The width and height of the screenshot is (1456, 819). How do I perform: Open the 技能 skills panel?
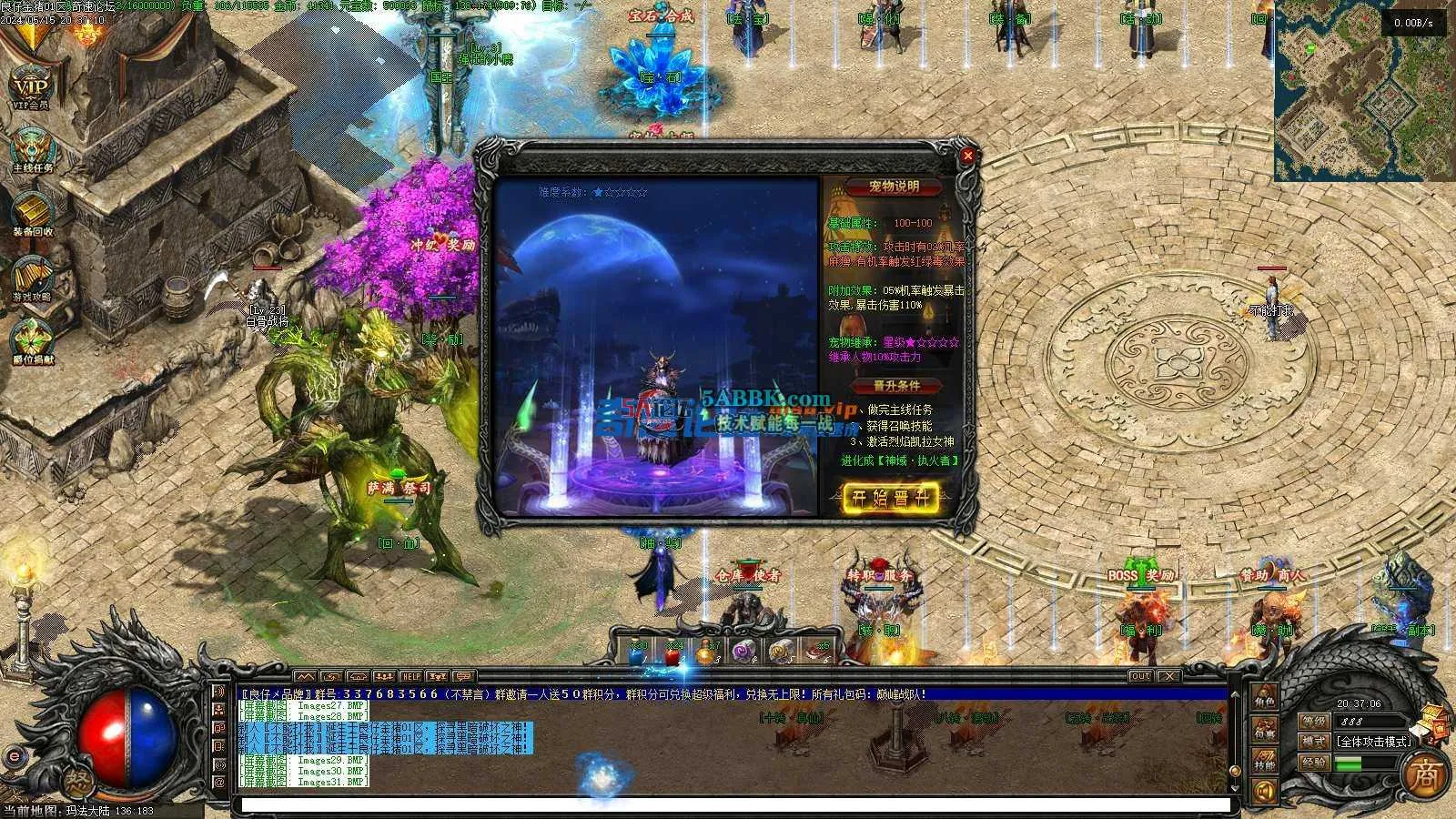[1265, 761]
